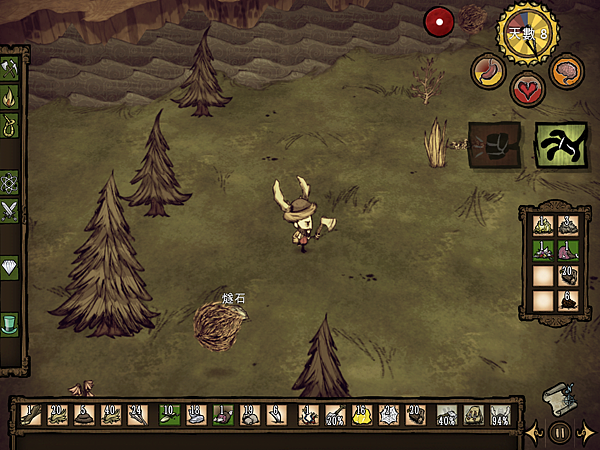Rotate the camera with the left arrow
The height and width of the screenshot is (450, 600).
[533, 433]
